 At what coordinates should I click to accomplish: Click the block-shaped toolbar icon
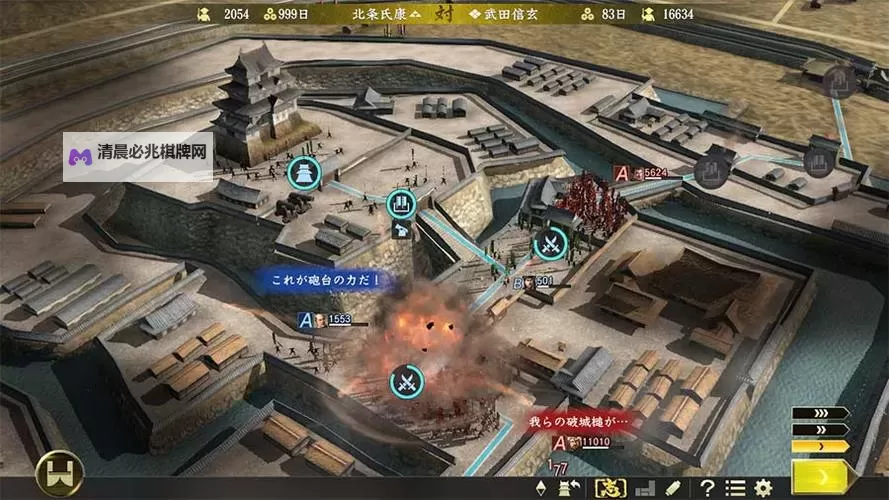pos(645,488)
